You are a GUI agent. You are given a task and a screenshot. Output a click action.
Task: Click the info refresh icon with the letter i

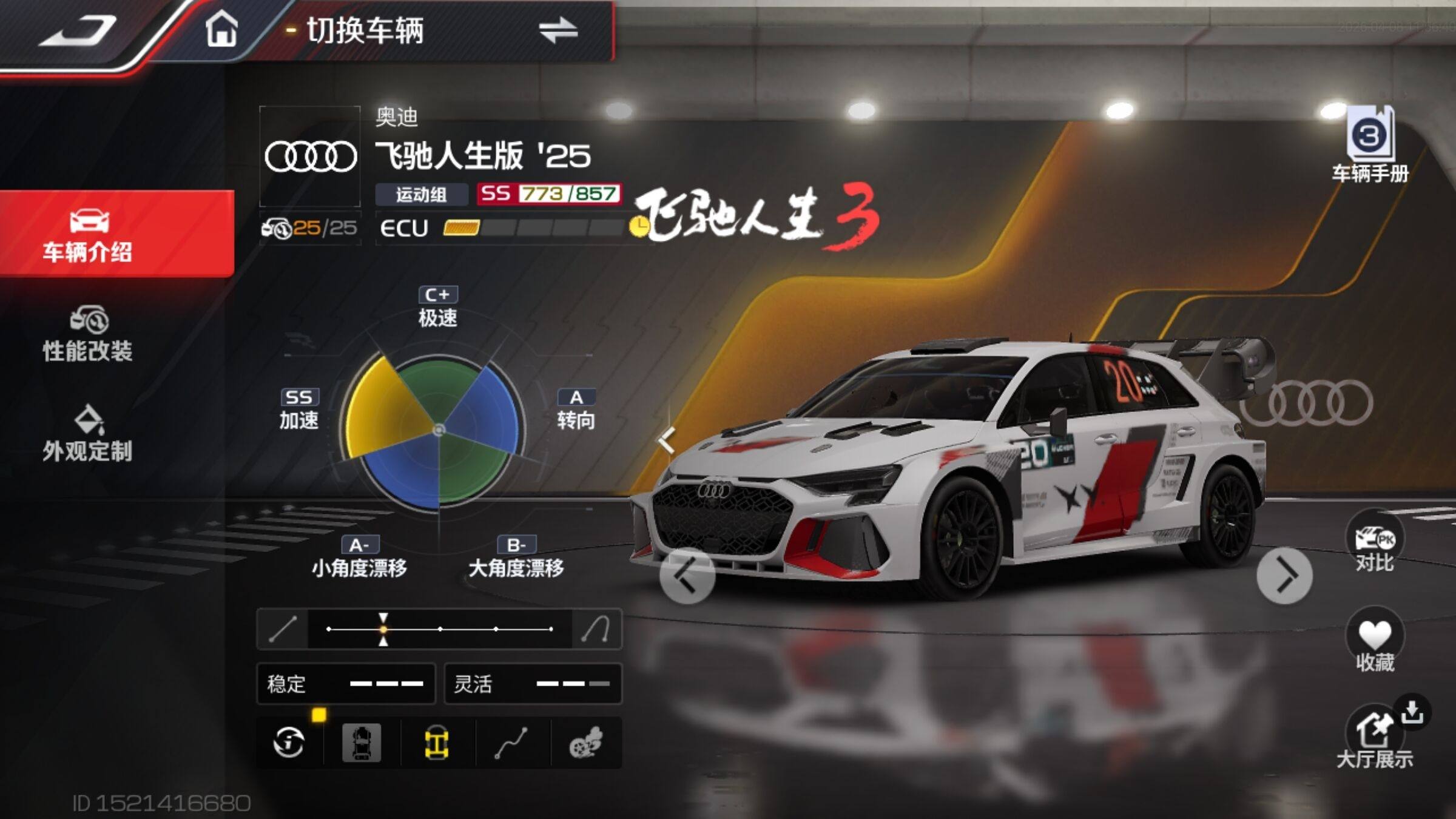pyautogui.click(x=289, y=743)
